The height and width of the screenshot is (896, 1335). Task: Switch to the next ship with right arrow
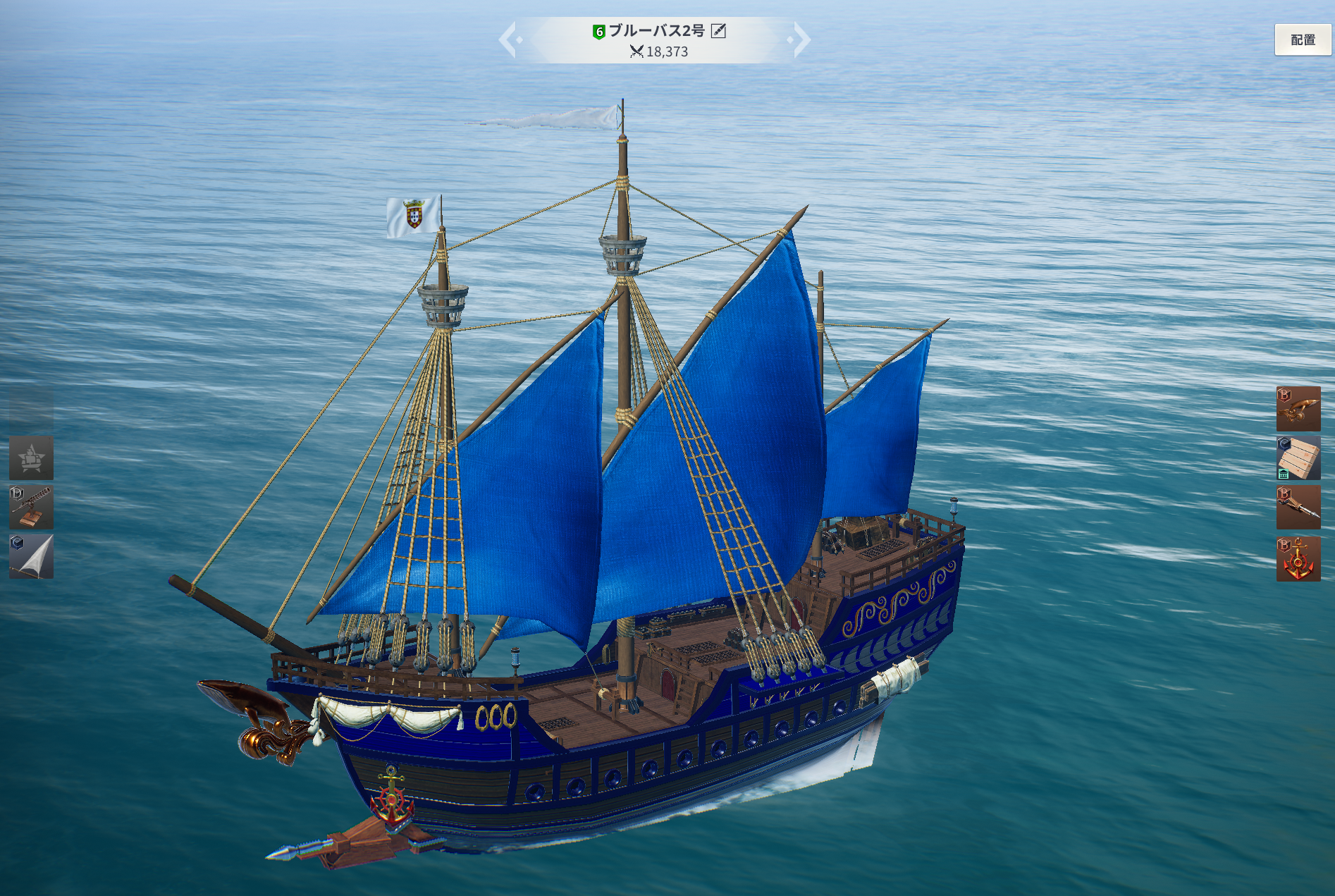click(x=801, y=39)
